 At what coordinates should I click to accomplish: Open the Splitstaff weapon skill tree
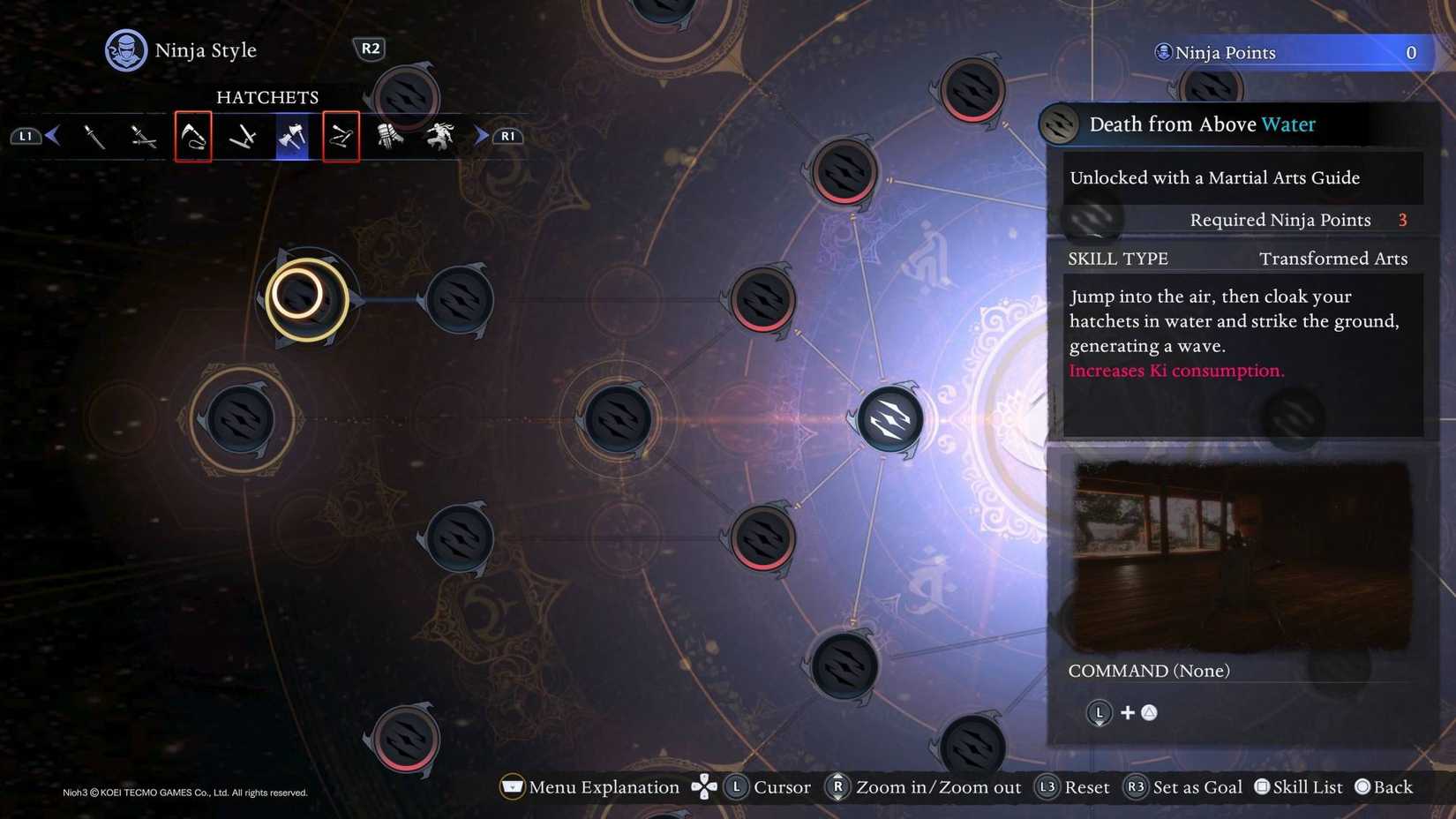[341, 136]
